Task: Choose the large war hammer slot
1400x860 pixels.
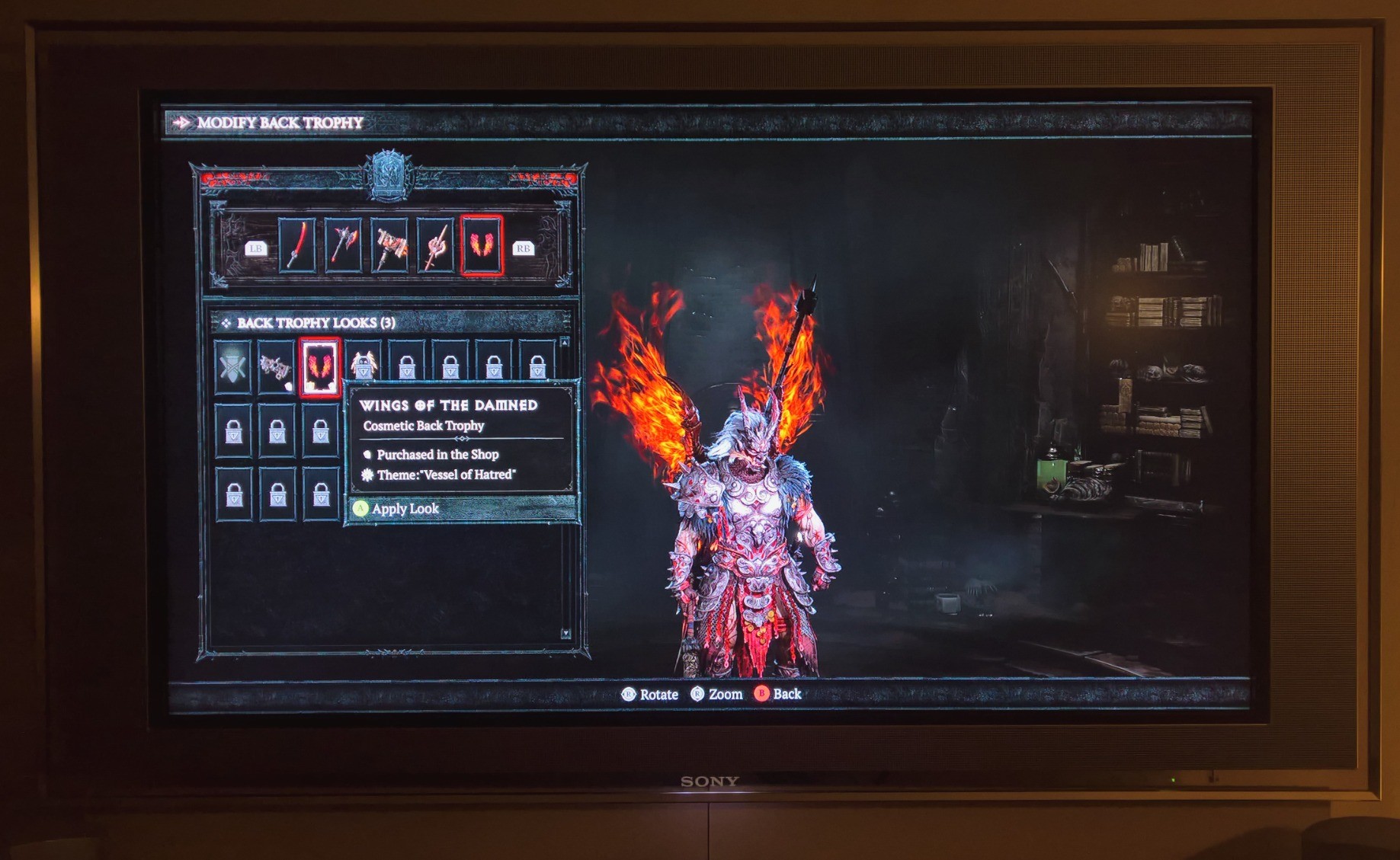Action: (389, 245)
